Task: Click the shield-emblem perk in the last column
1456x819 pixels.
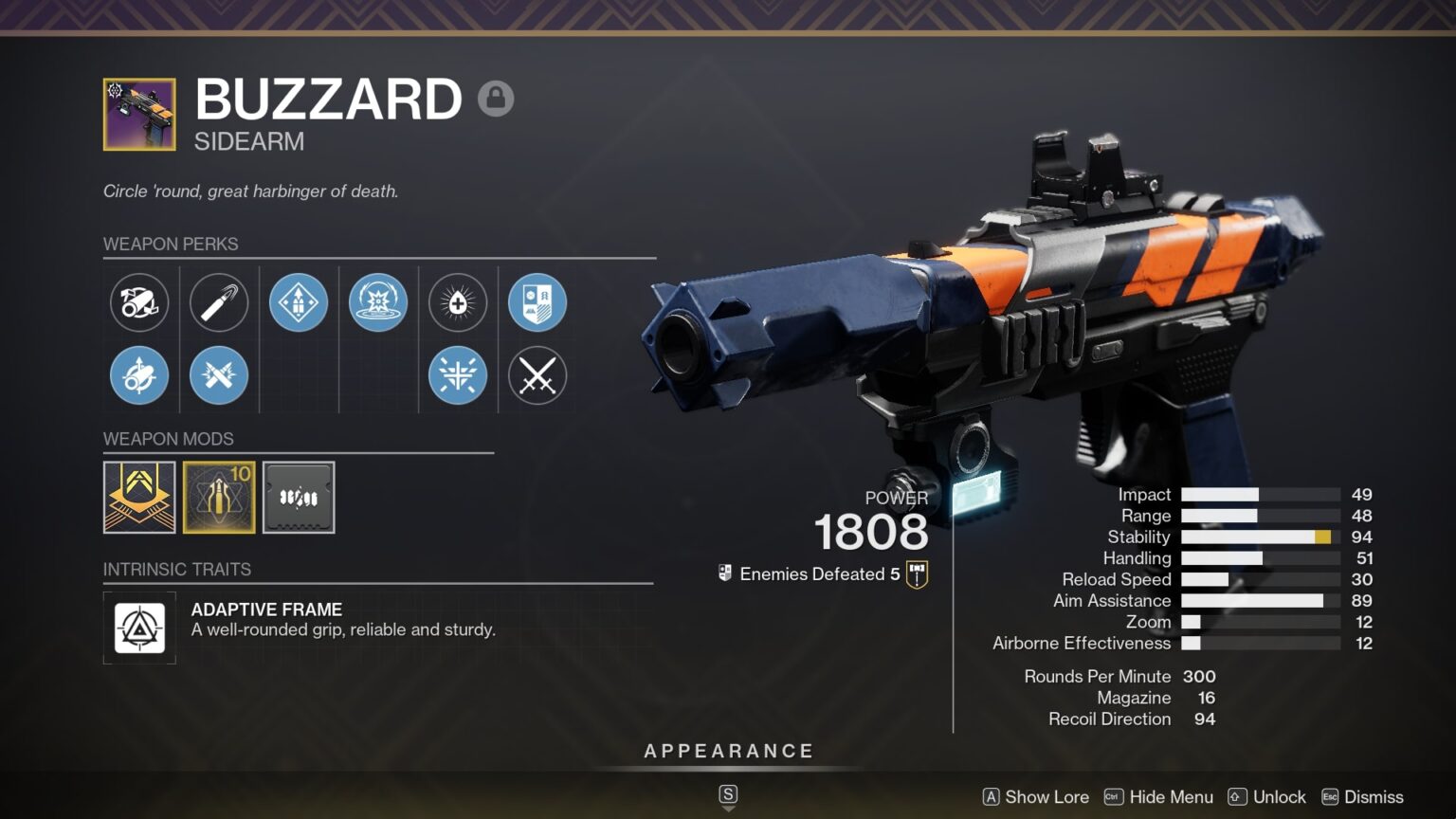Action: 537,302
